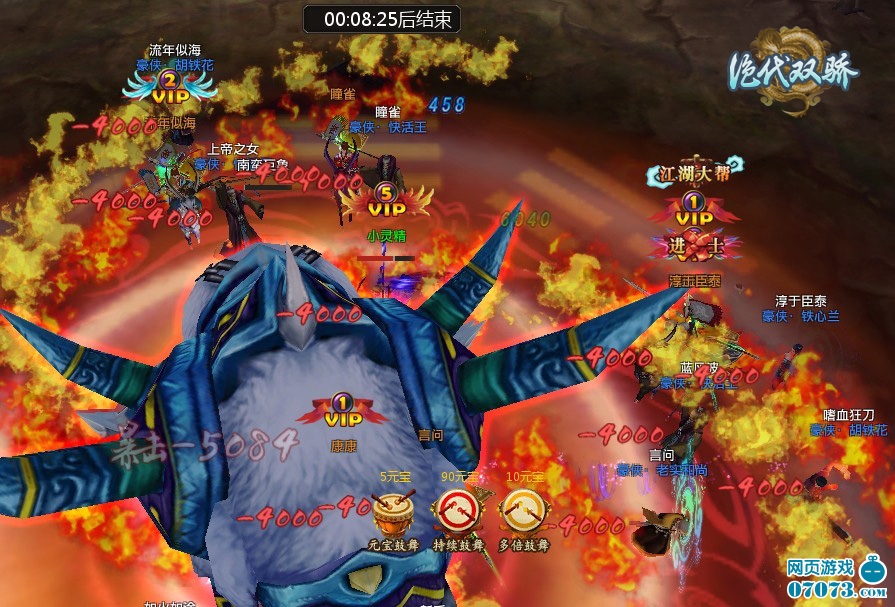Select the 多倍鼓舞 yellow drum buff
This screenshot has width=895, height=607.
(x=523, y=511)
